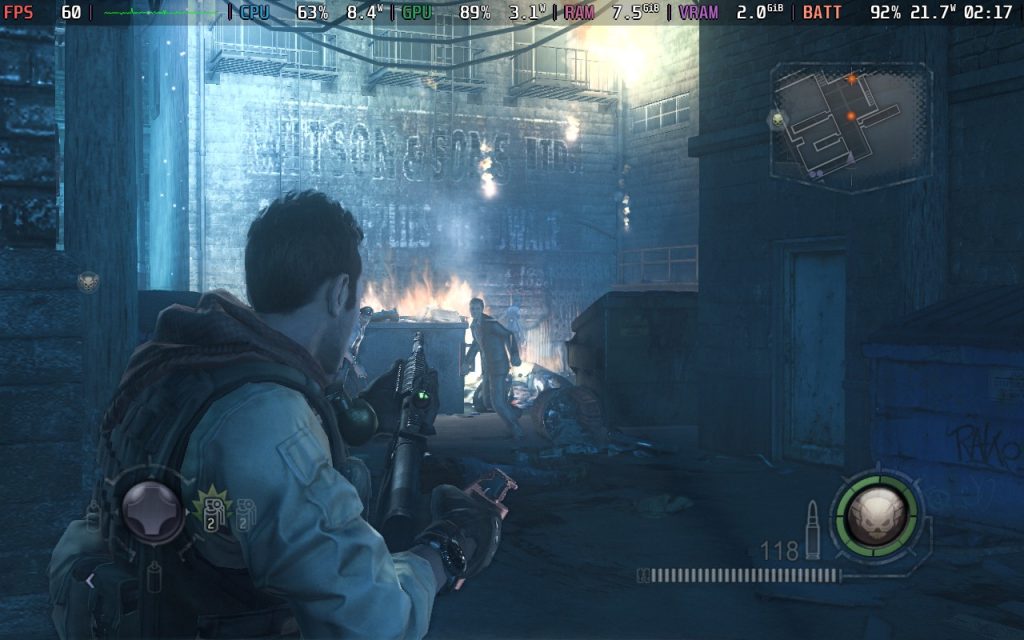Activate the skull emblem inside the green ring
Screen dimensions: 1024x640
click(876, 514)
